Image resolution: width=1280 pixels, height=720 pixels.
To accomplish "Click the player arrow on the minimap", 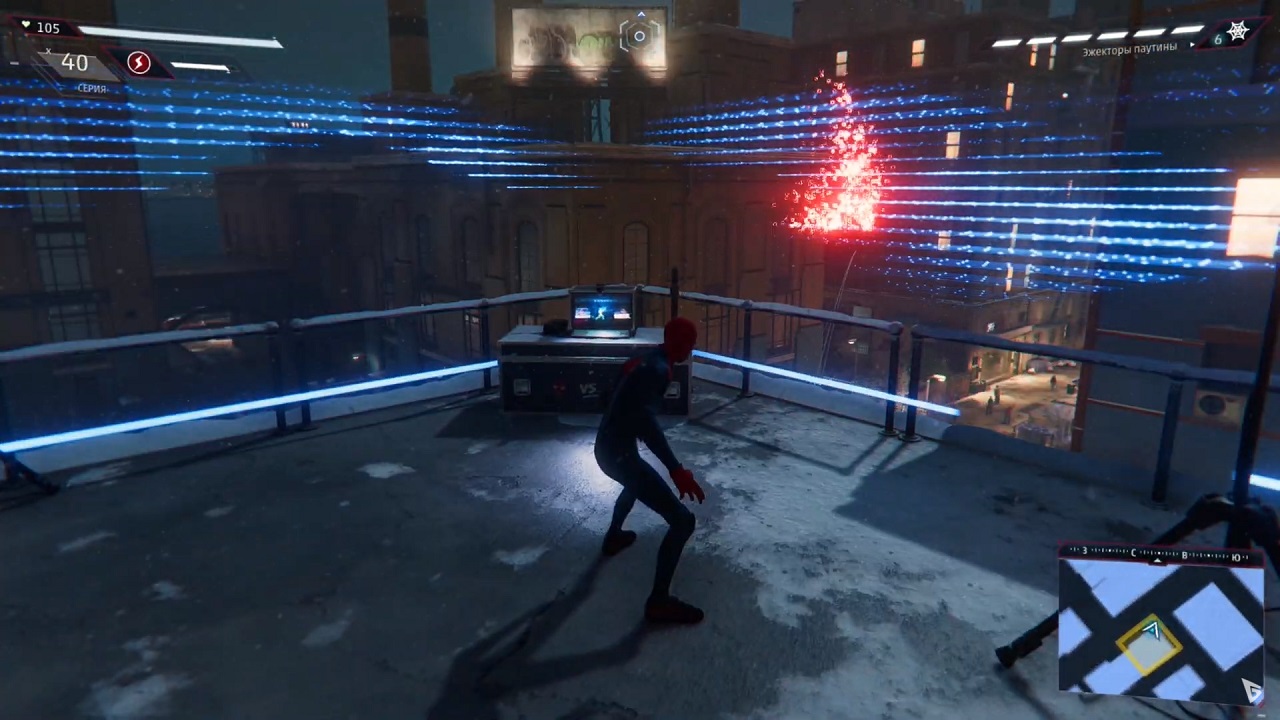I will 1152,631.
